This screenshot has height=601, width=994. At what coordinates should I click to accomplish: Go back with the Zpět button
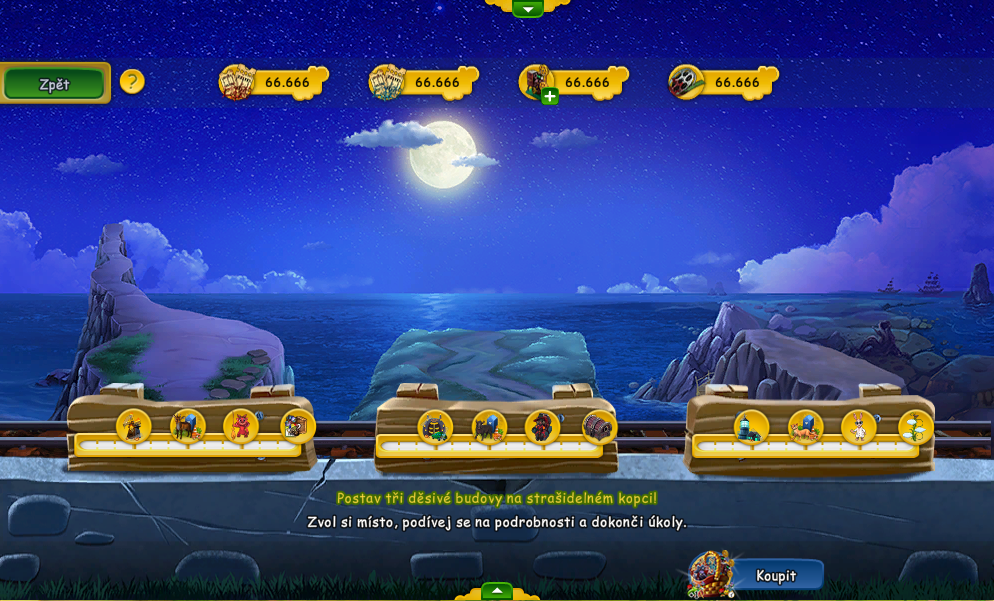click(54, 84)
